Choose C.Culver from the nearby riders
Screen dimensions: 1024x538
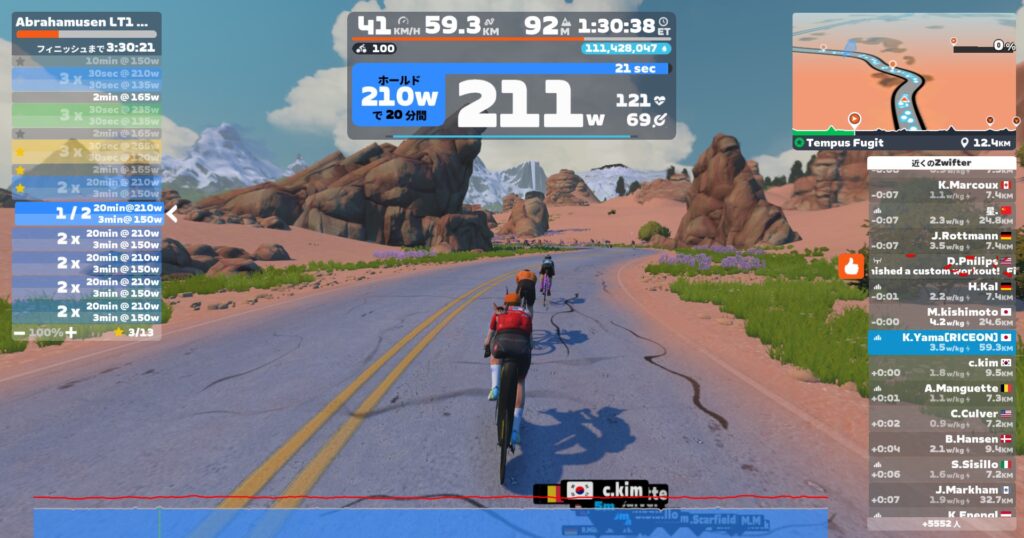941,419
